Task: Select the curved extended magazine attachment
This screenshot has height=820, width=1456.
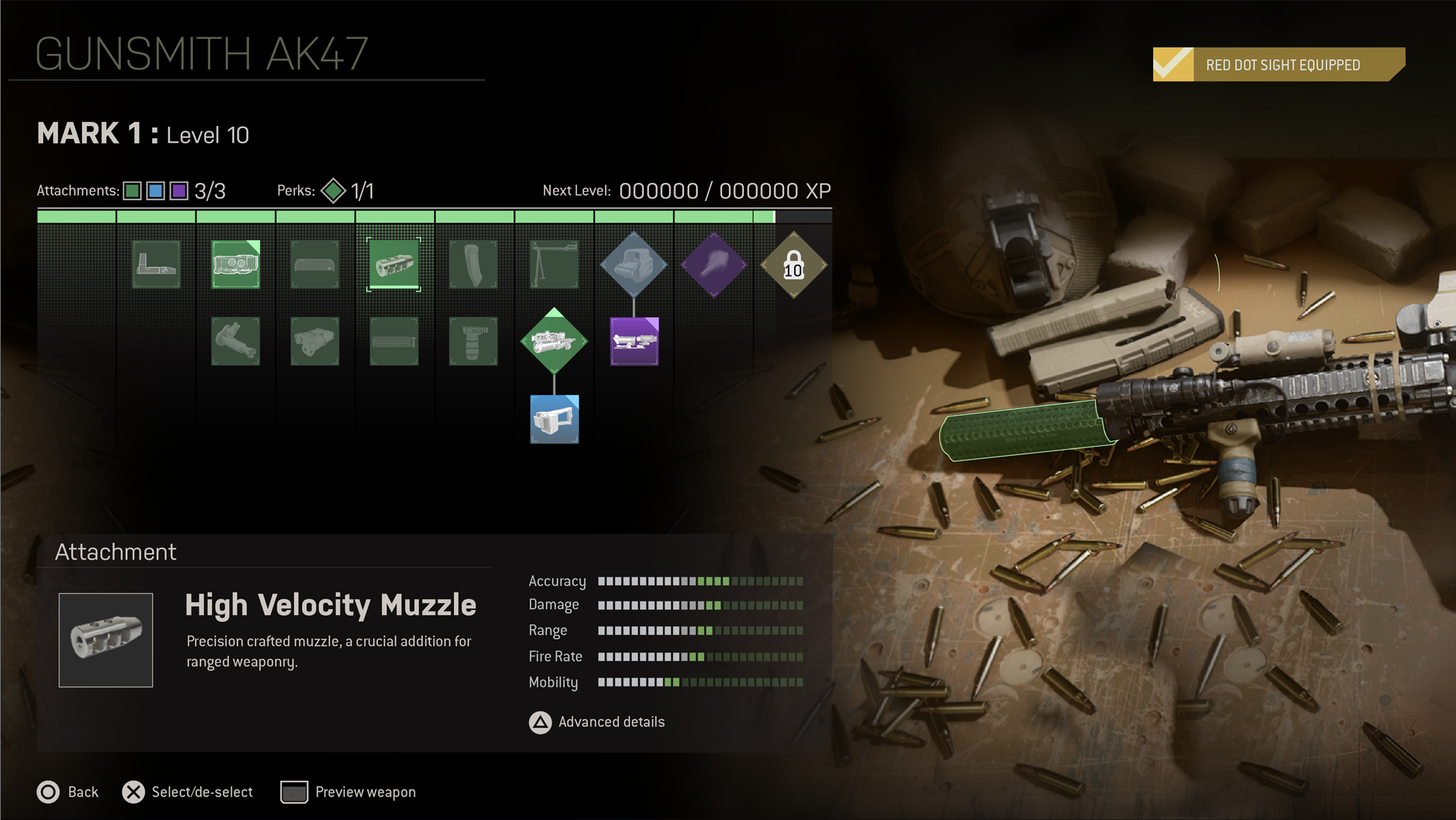Action: pyautogui.click(x=473, y=265)
